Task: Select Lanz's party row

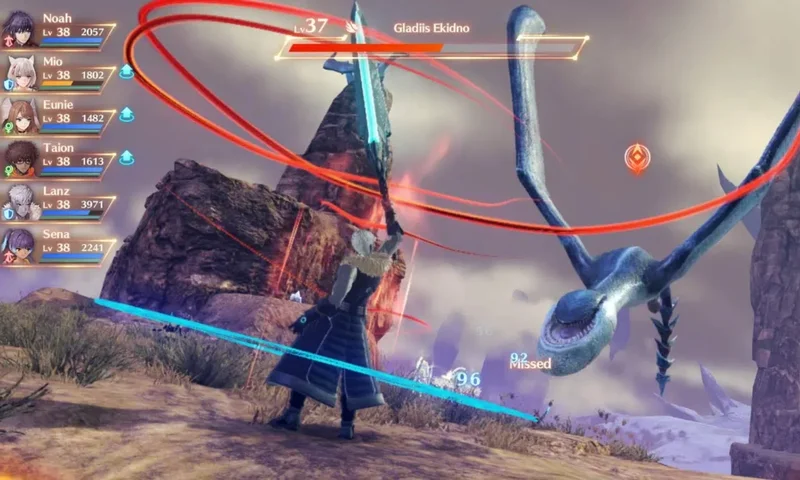Action: (x=58, y=201)
